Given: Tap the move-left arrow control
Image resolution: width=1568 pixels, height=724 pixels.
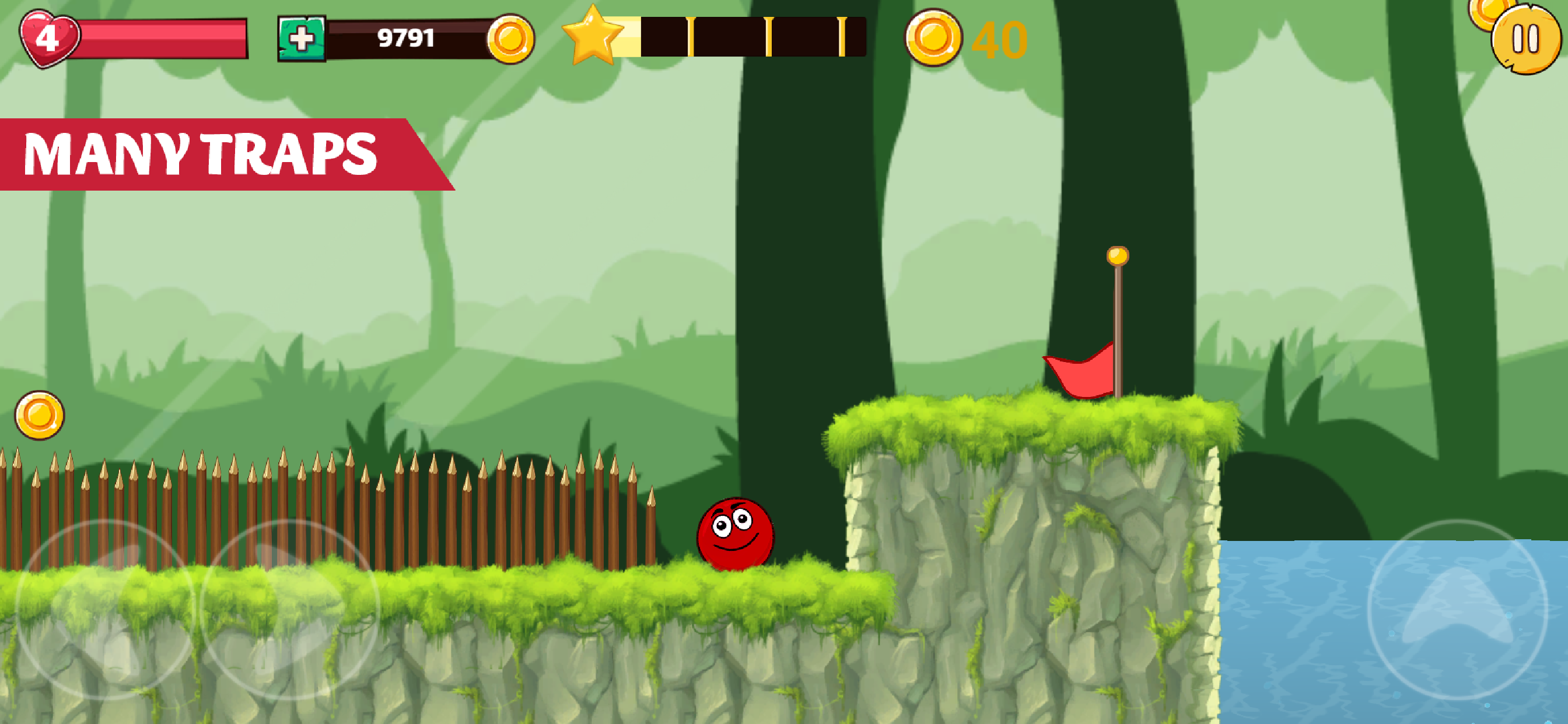Looking at the screenshot, I should click(104, 609).
